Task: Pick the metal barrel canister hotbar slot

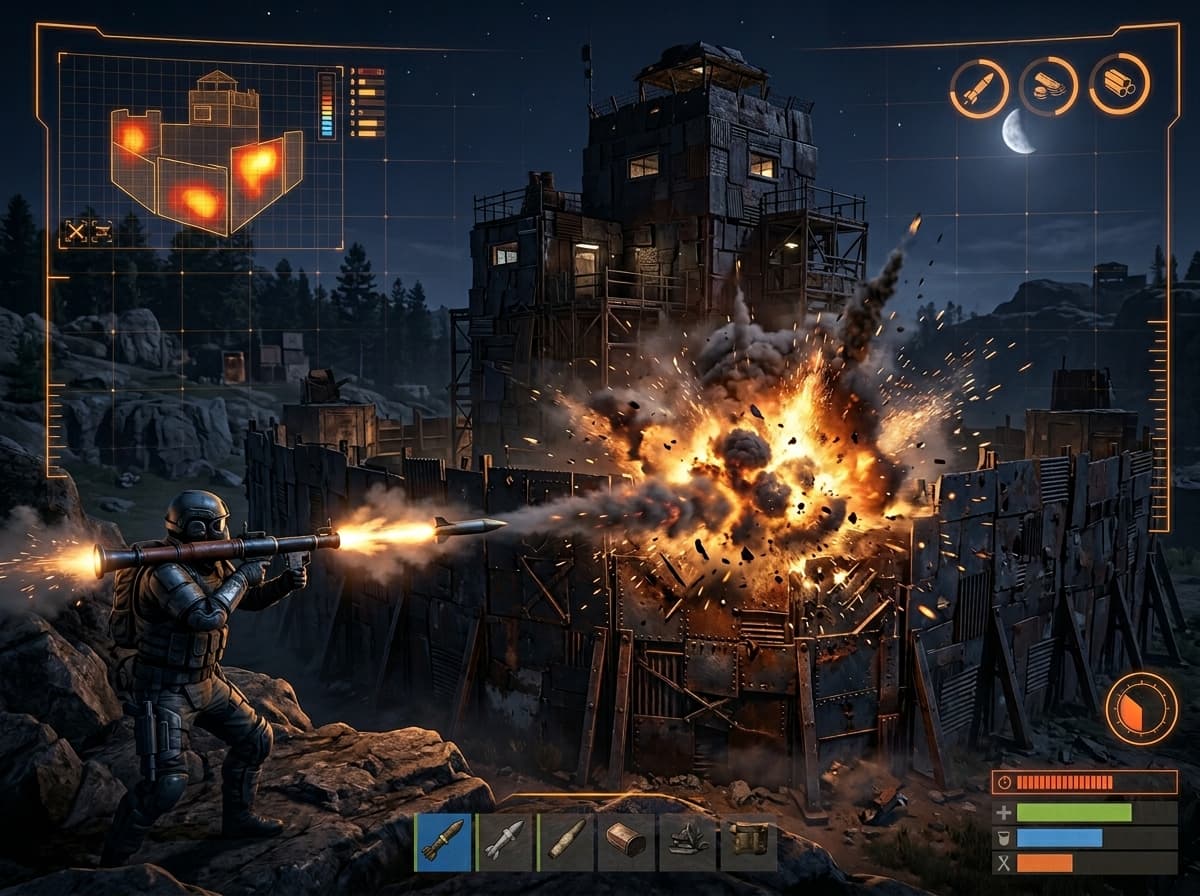Action: 626,841
